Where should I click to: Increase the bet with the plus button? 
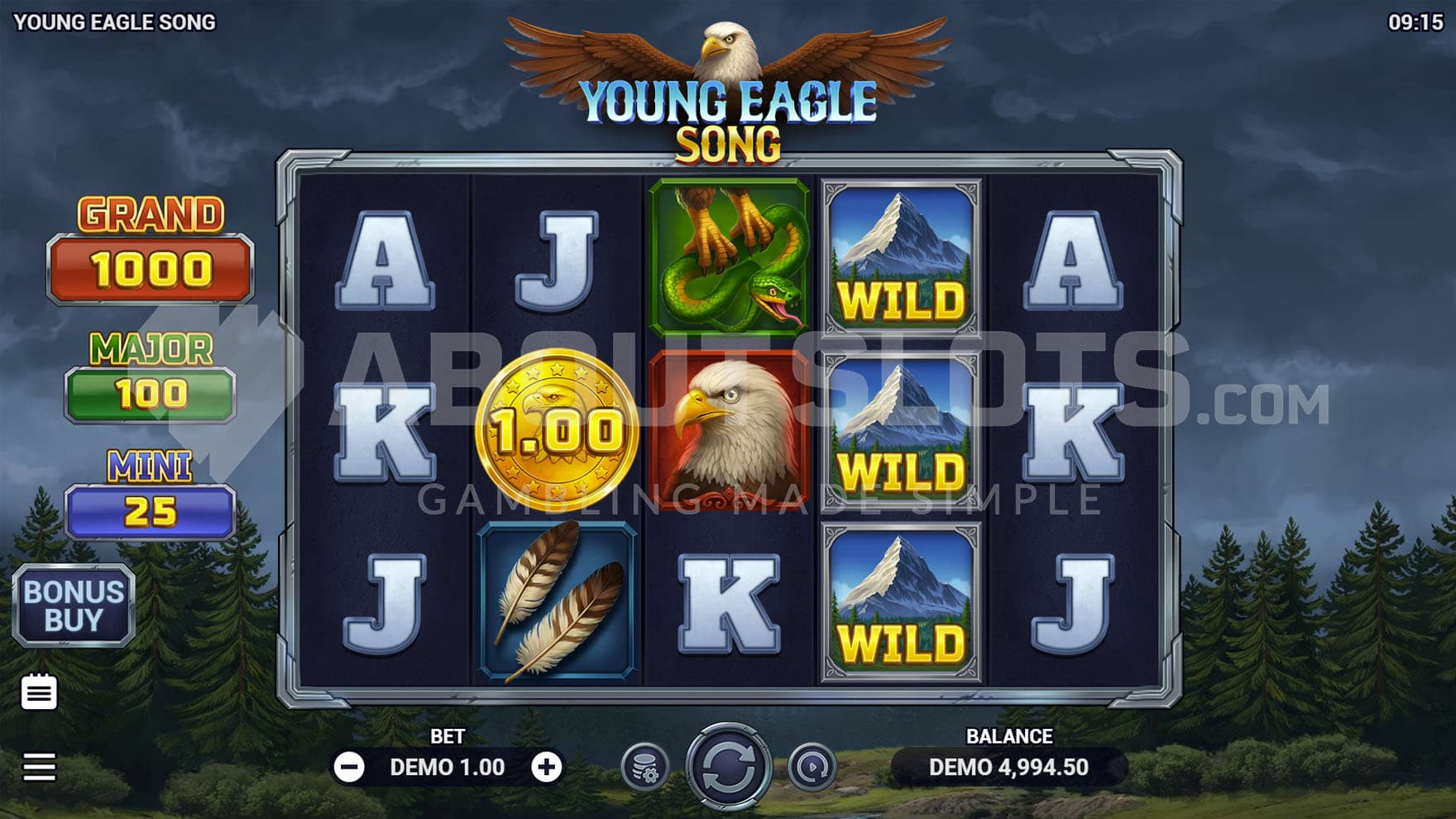tap(546, 768)
